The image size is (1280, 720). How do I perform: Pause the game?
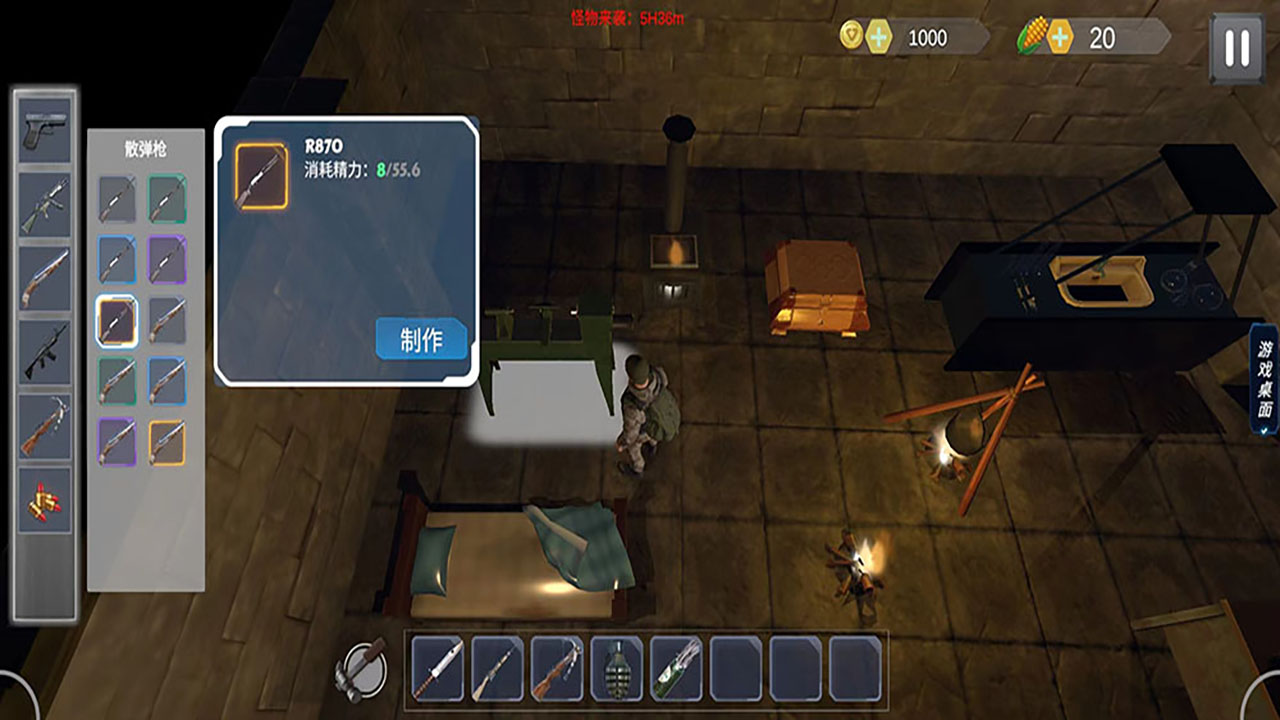click(x=1237, y=47)
